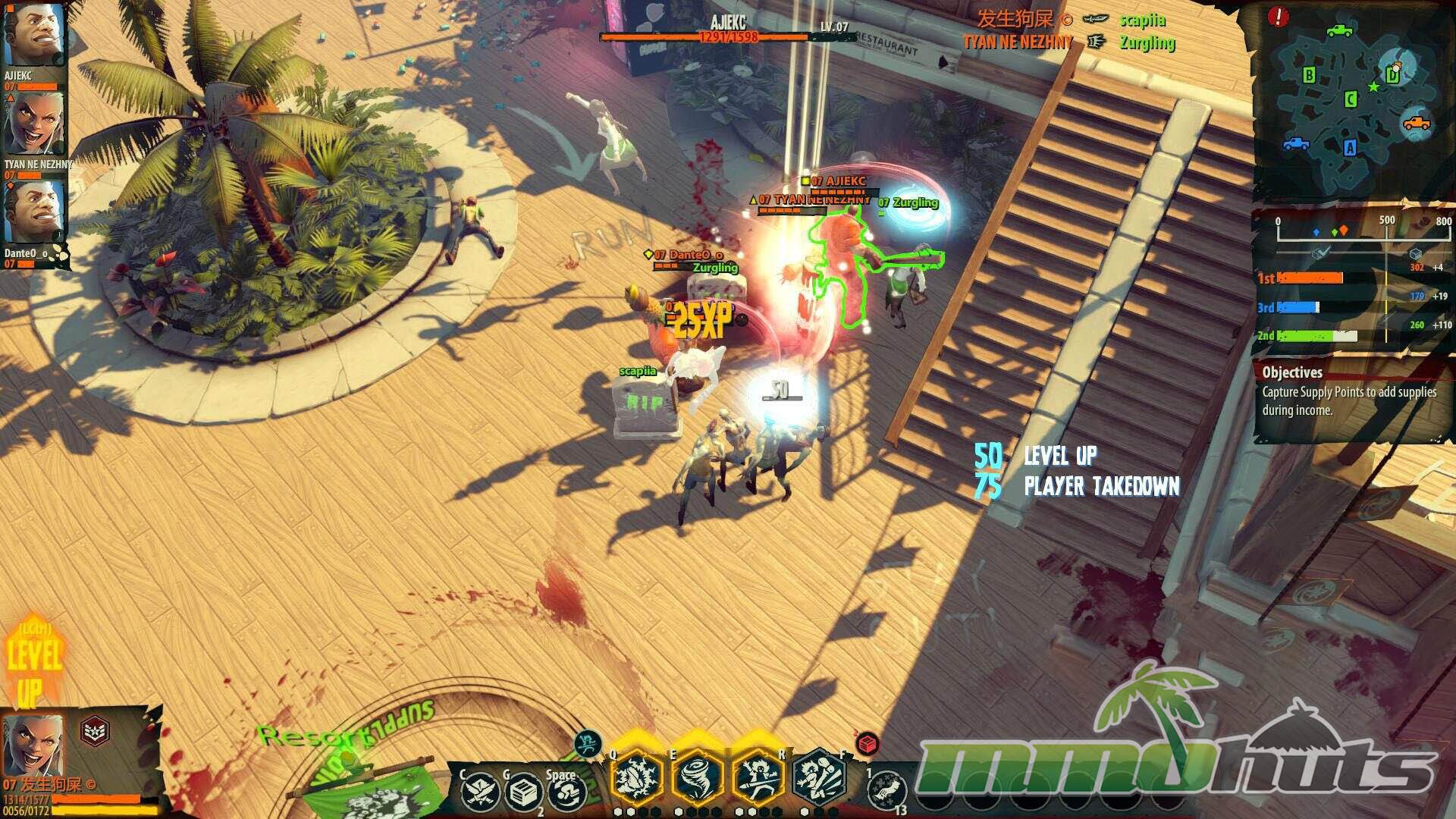Image resolution: width=1456 pixels, height=819 pixels.
Task: Select your own hero portrait
Action: coord(32,745)
